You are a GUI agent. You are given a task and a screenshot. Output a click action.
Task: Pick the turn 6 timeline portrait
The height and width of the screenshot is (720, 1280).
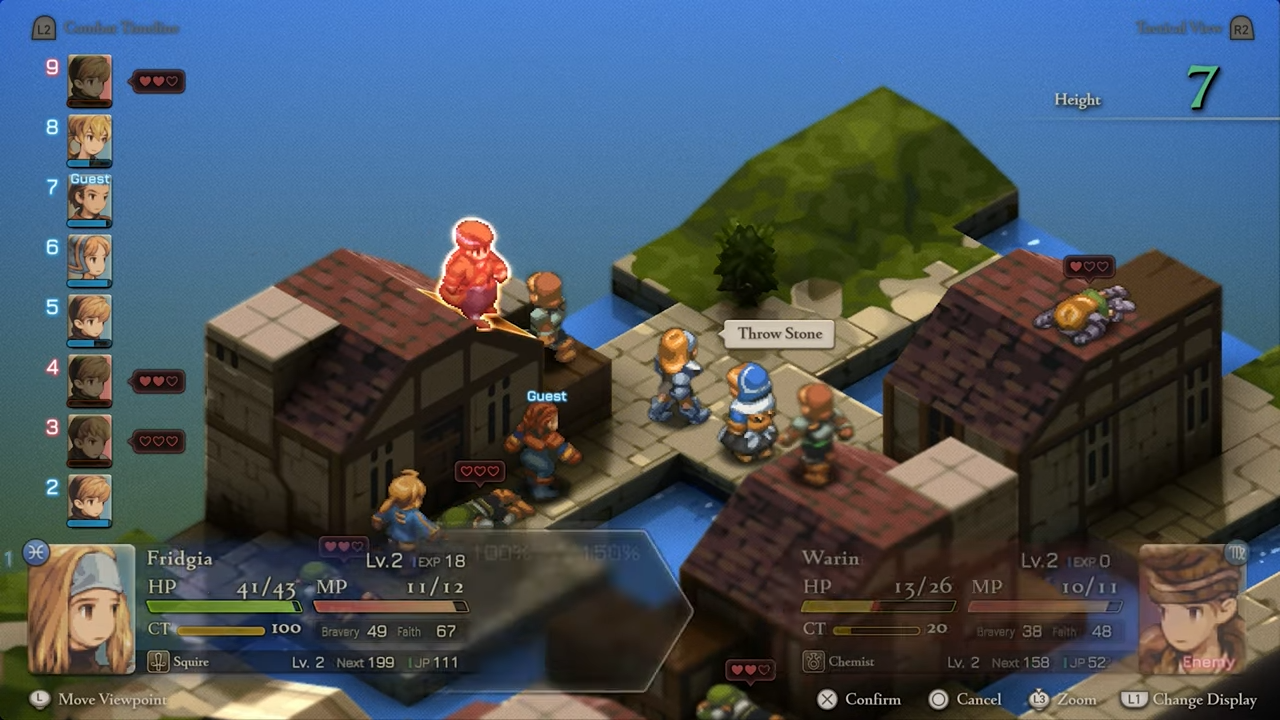coord(89,260)
